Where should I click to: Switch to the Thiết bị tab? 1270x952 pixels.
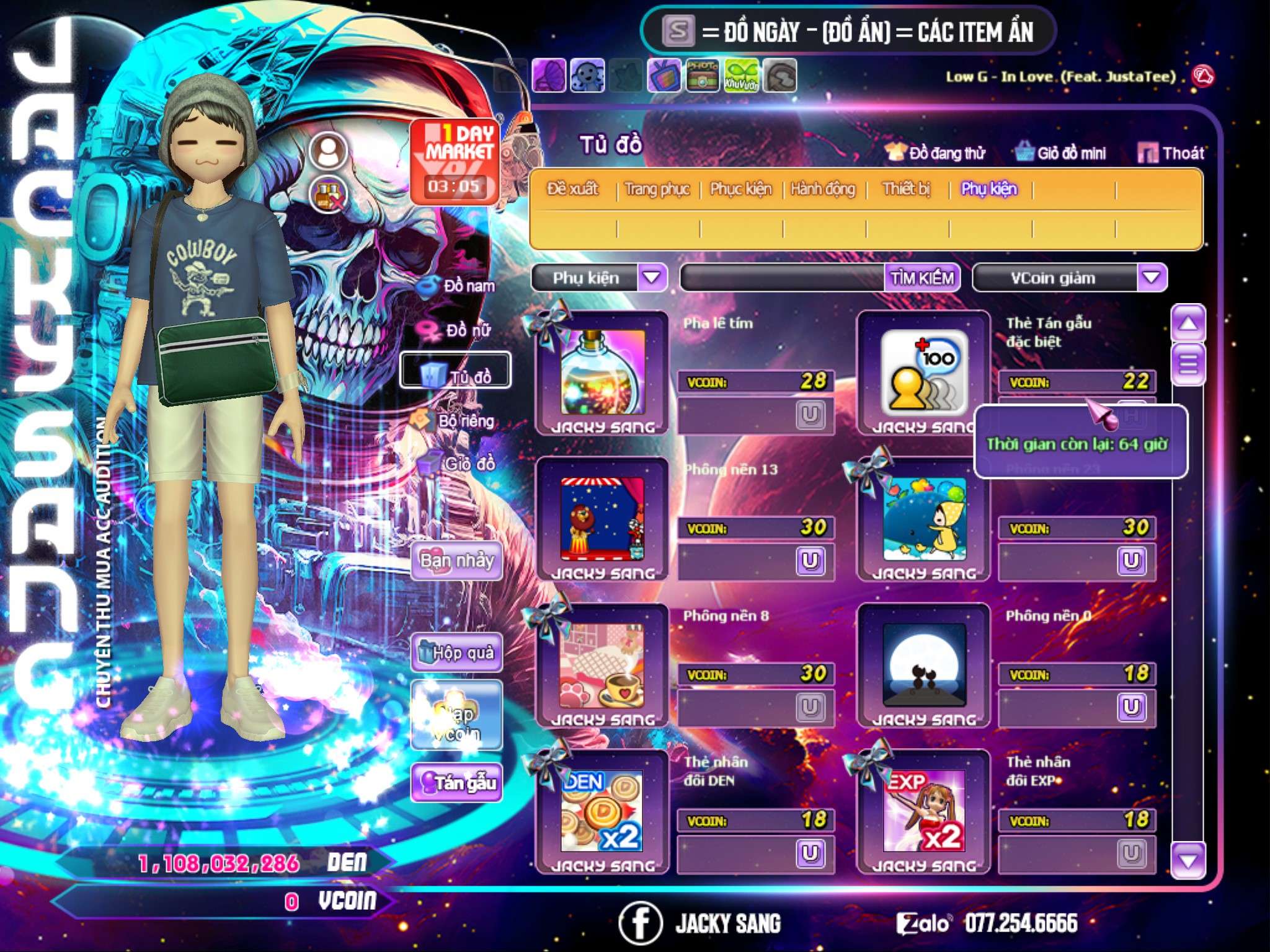click(906, 189)
